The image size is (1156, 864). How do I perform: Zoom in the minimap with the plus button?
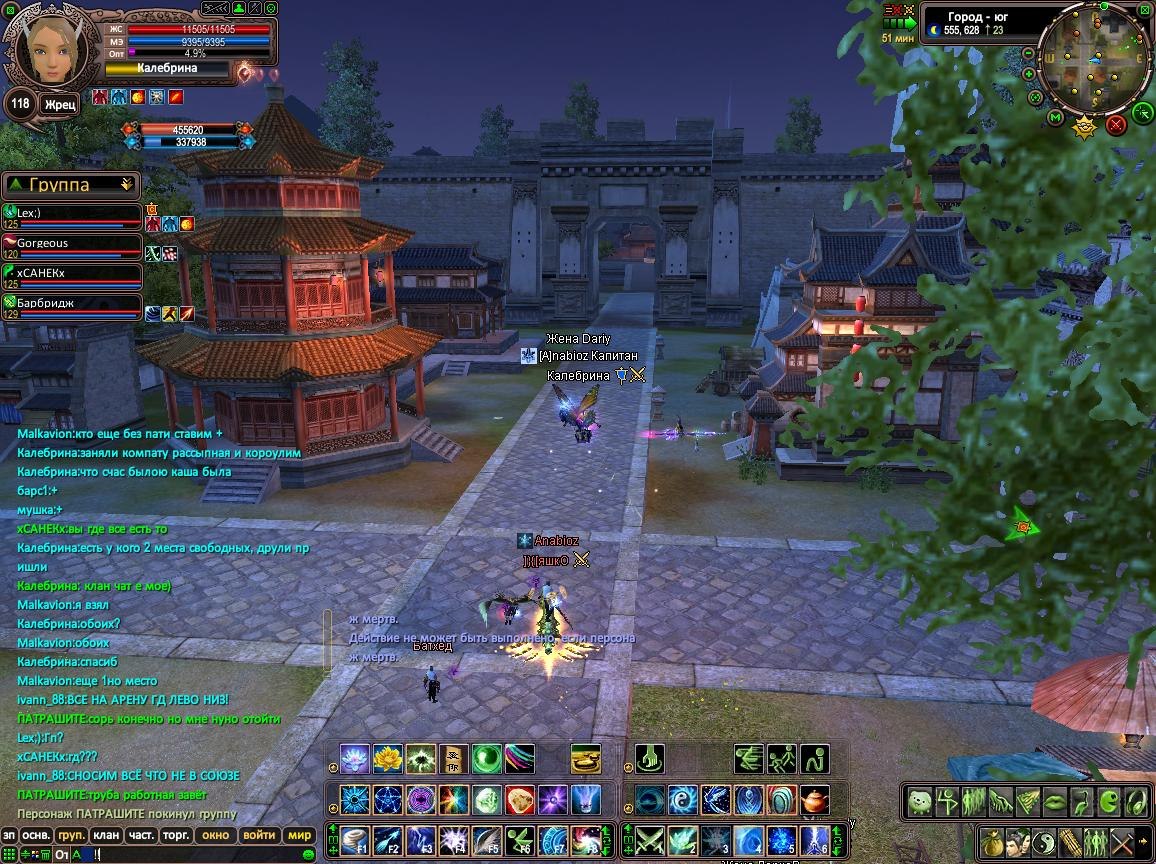1028,72
